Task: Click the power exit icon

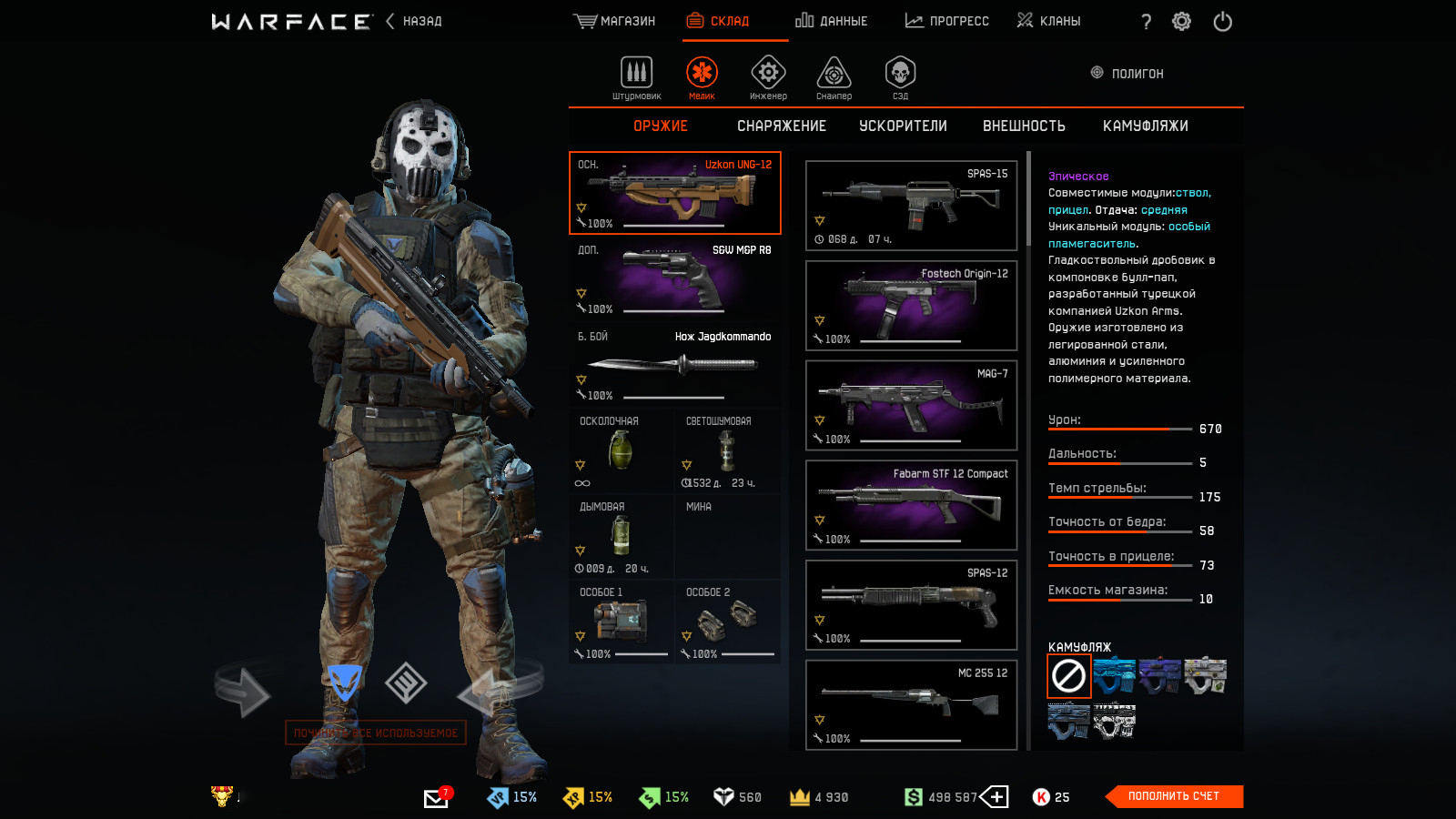Action: (1222, 22)
